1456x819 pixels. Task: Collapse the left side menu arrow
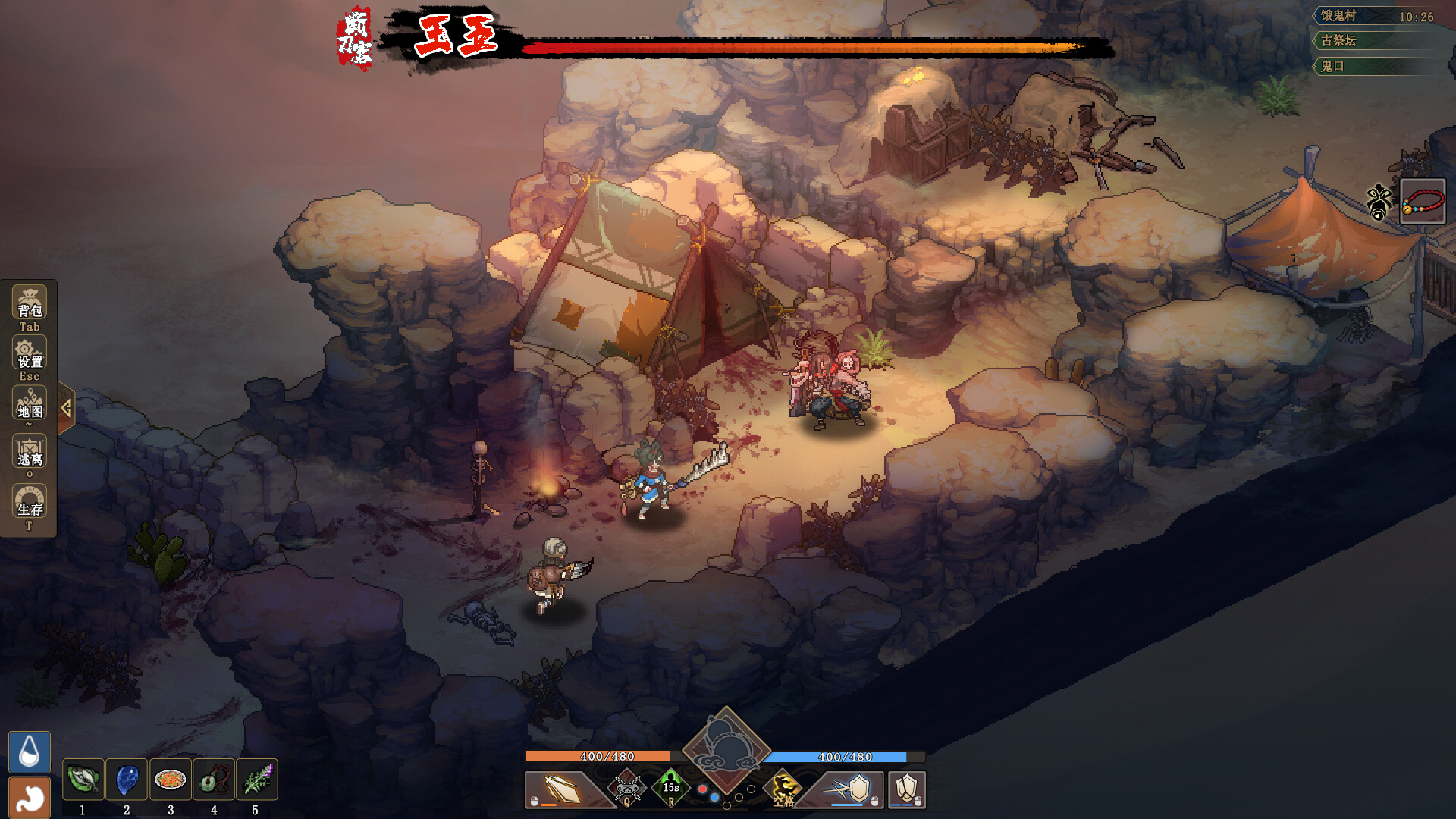click(x=66, y=409)
